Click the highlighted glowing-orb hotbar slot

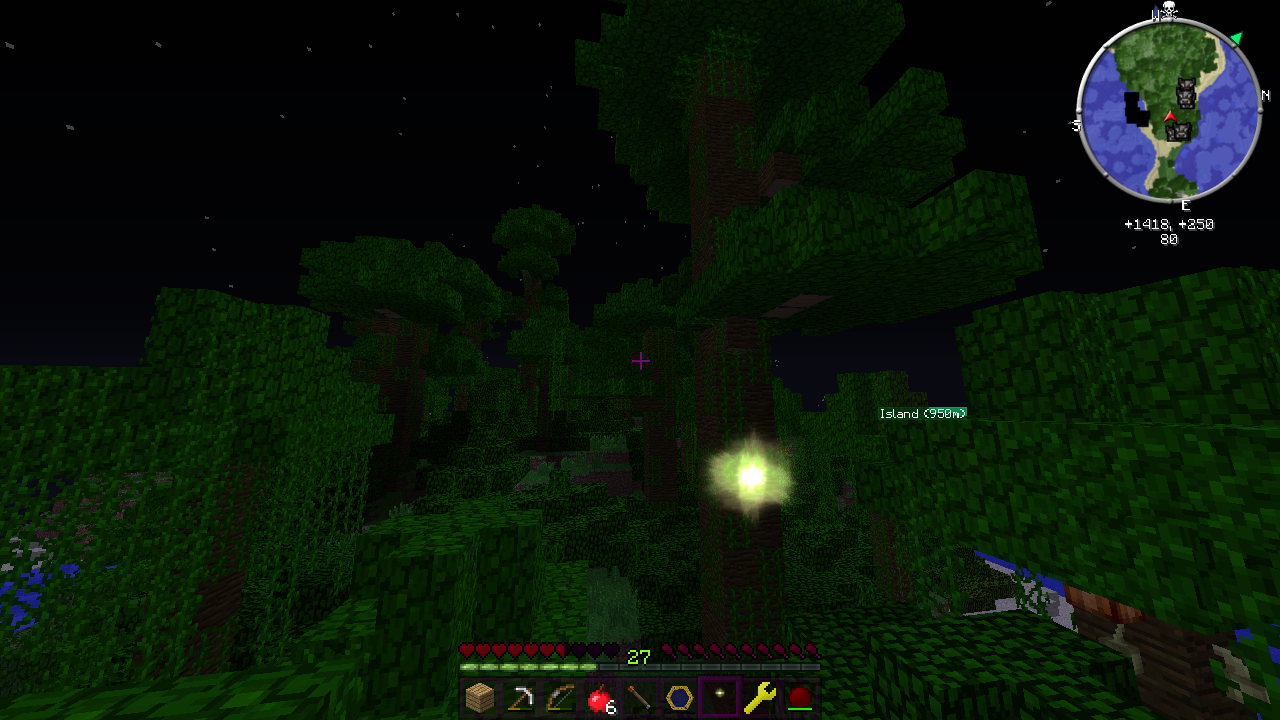coord(720,697)
